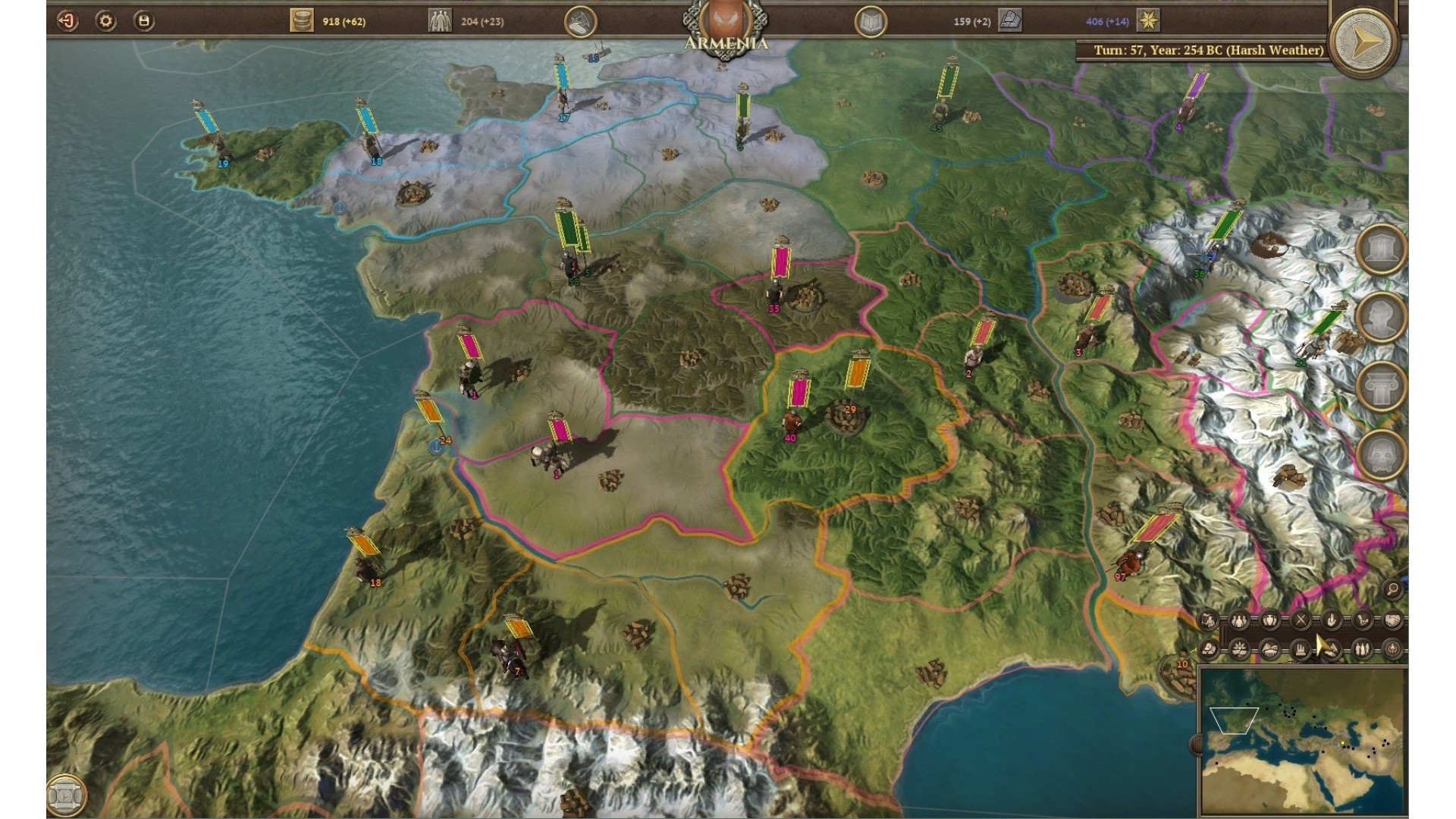Open the bust portrait side button
The width and height of the screenshot is (1456, 819).
pos(1380,317)
